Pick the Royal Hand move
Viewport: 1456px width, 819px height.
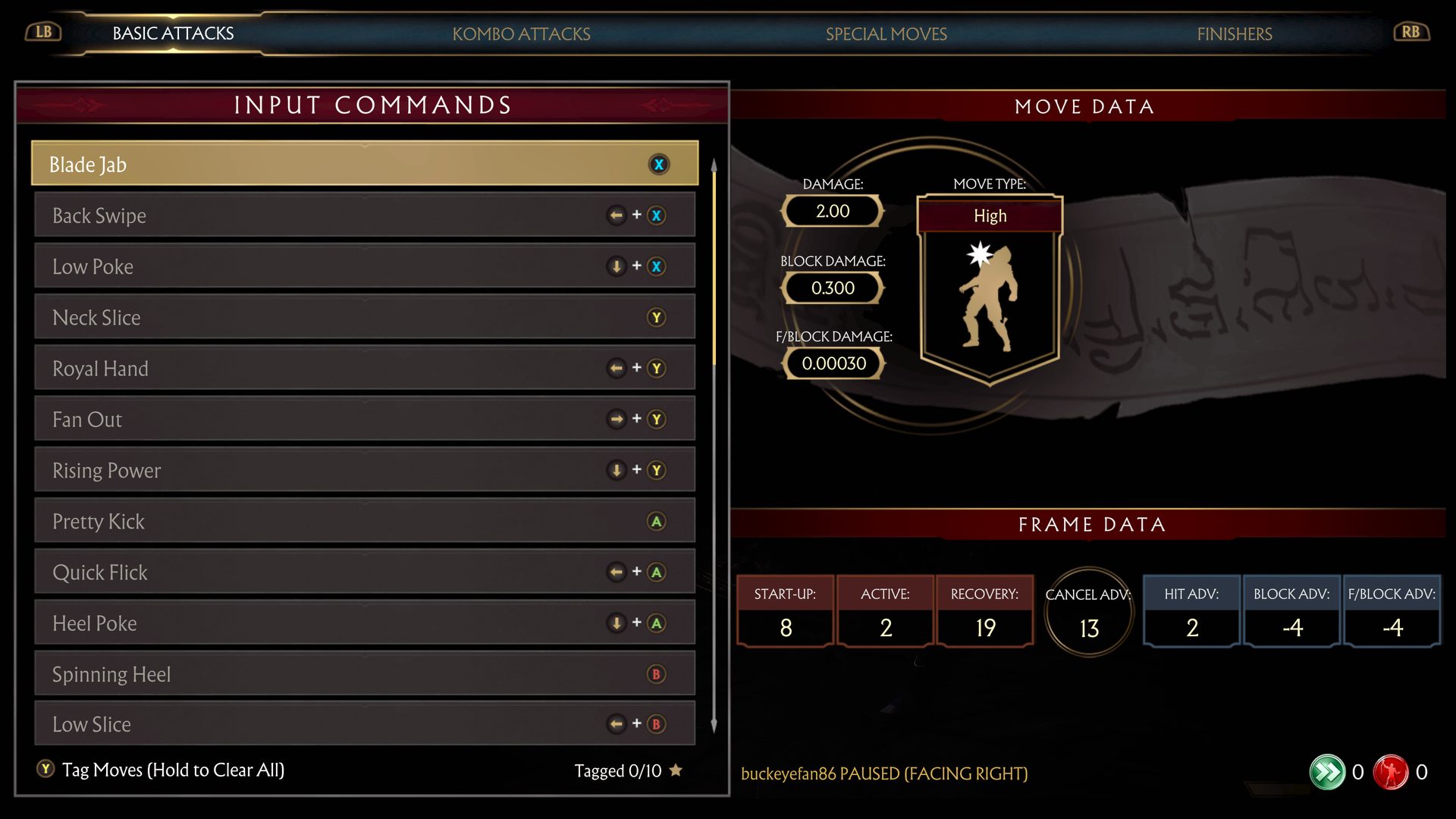click(364, 369)
